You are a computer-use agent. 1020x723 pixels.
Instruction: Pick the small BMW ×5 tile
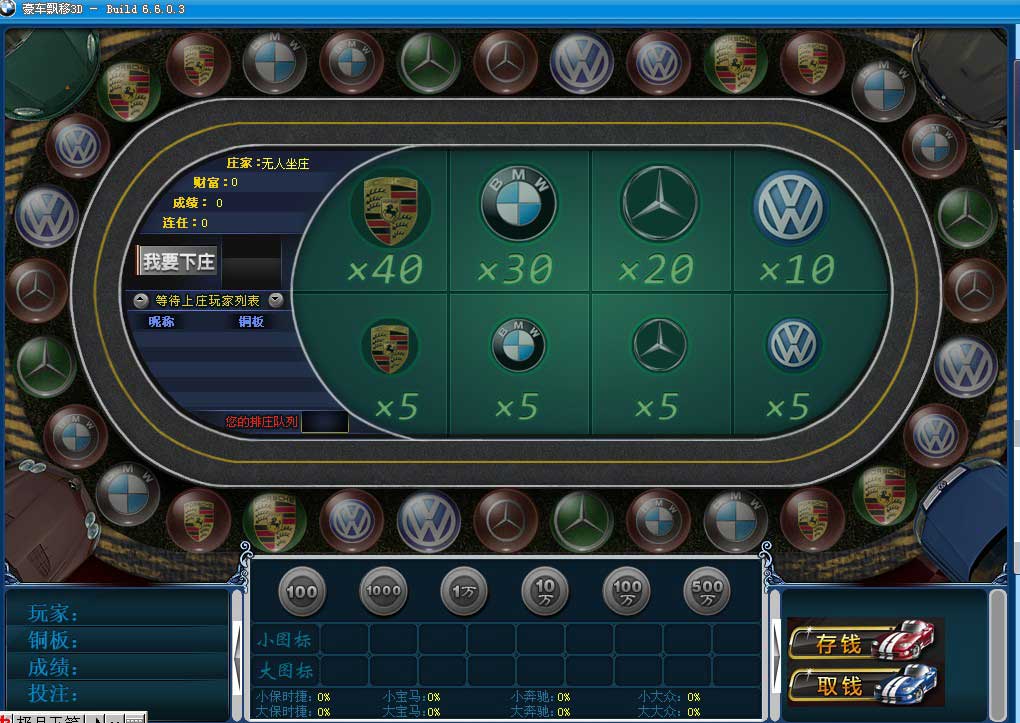pos(518,365)
